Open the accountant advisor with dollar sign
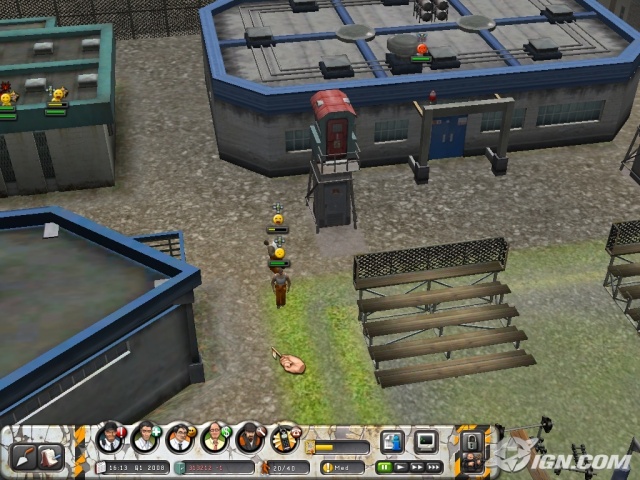The image size is (640, 480). (x=215, y=437)
